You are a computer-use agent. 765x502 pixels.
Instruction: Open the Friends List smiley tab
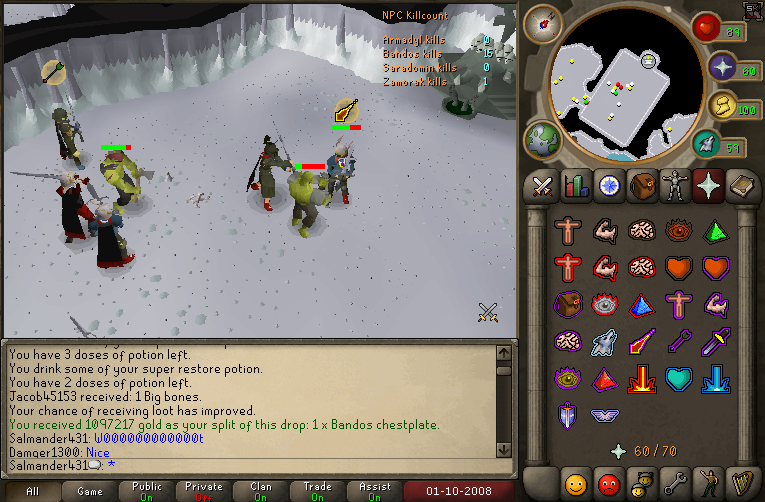575,485
